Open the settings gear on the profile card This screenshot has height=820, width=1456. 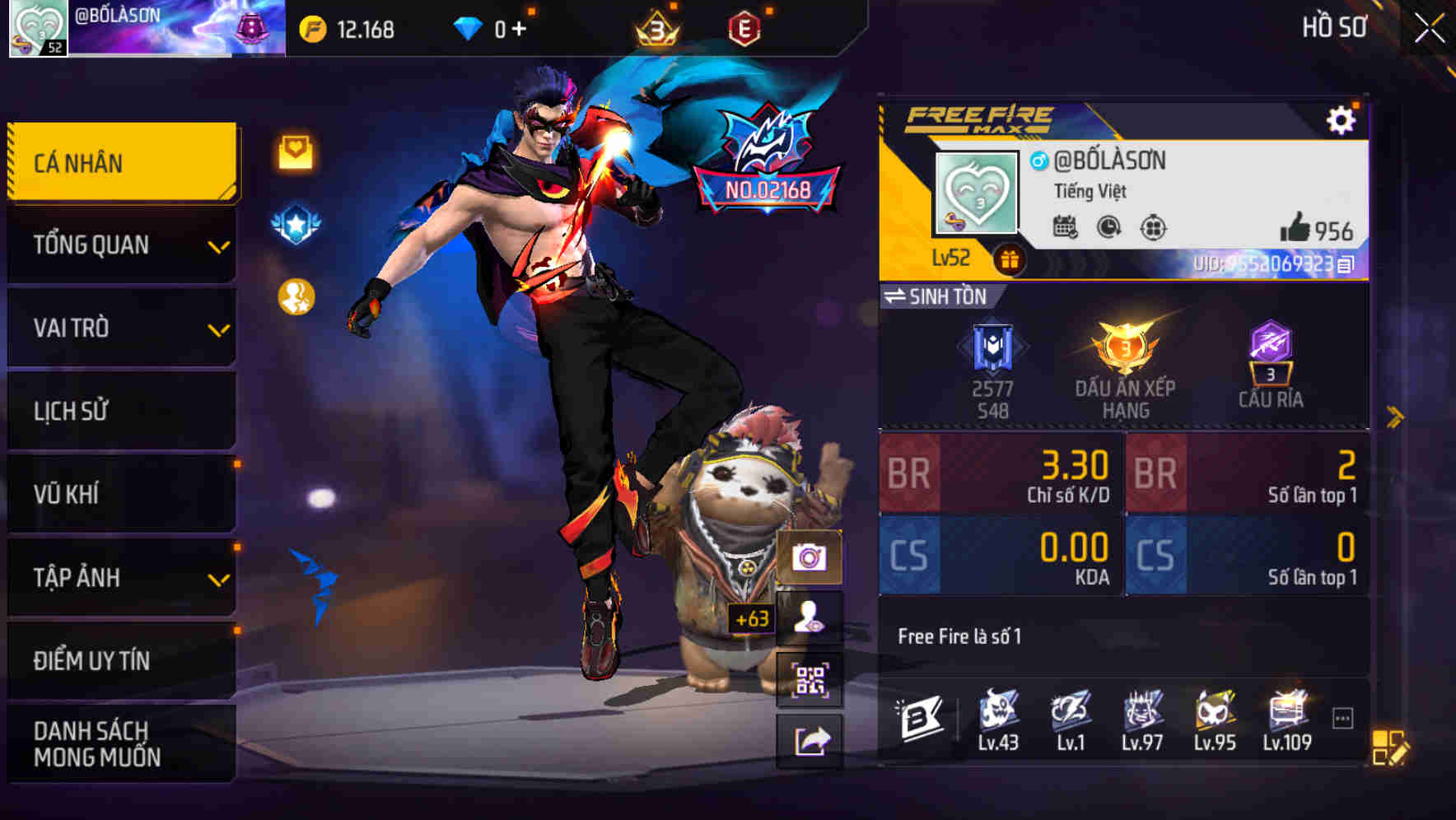click(x=1342, y=119)
